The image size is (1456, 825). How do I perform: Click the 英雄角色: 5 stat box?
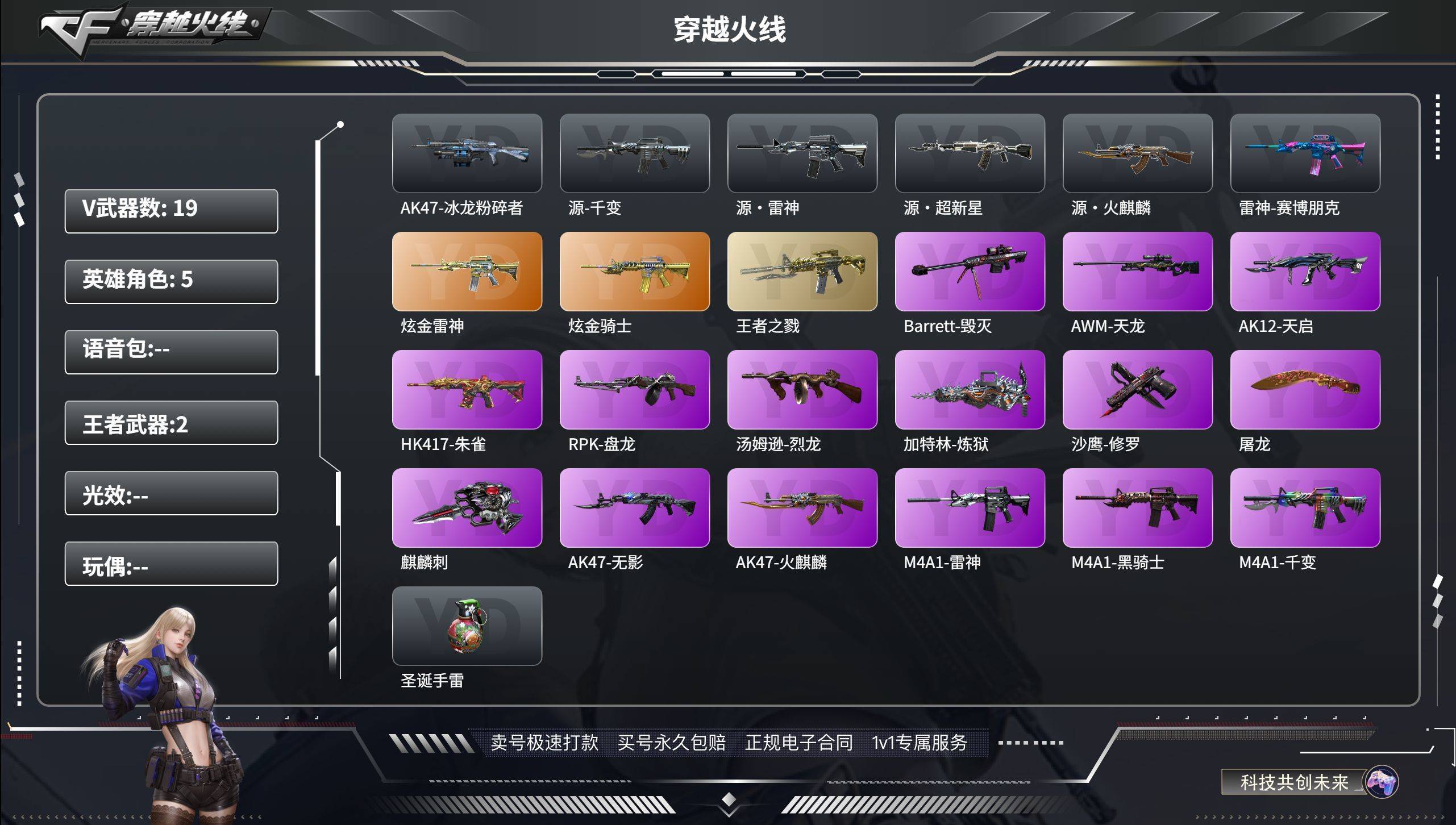coord(170,281)
